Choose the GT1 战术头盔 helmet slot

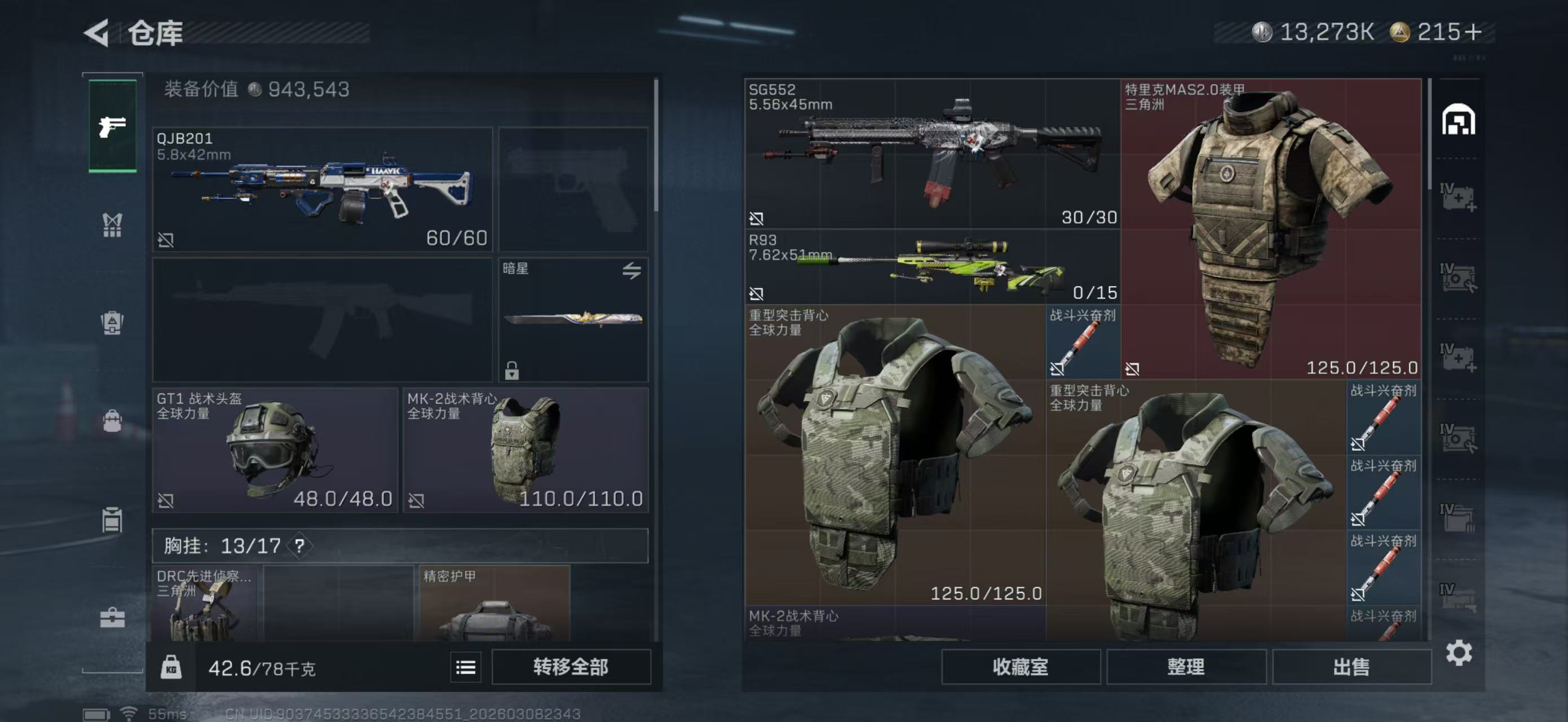pos(275,450)
